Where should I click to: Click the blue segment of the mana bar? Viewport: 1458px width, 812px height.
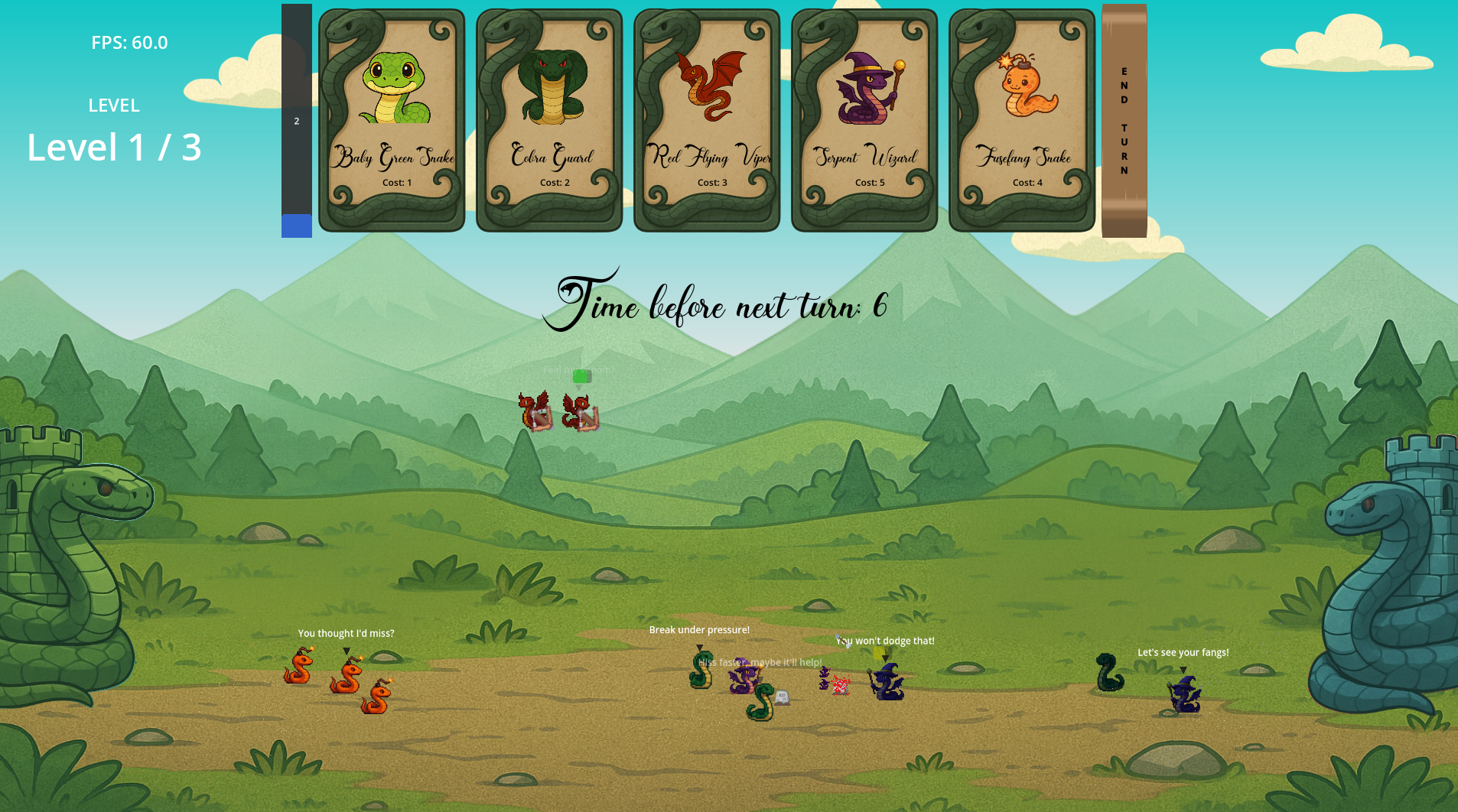(297, 226)
